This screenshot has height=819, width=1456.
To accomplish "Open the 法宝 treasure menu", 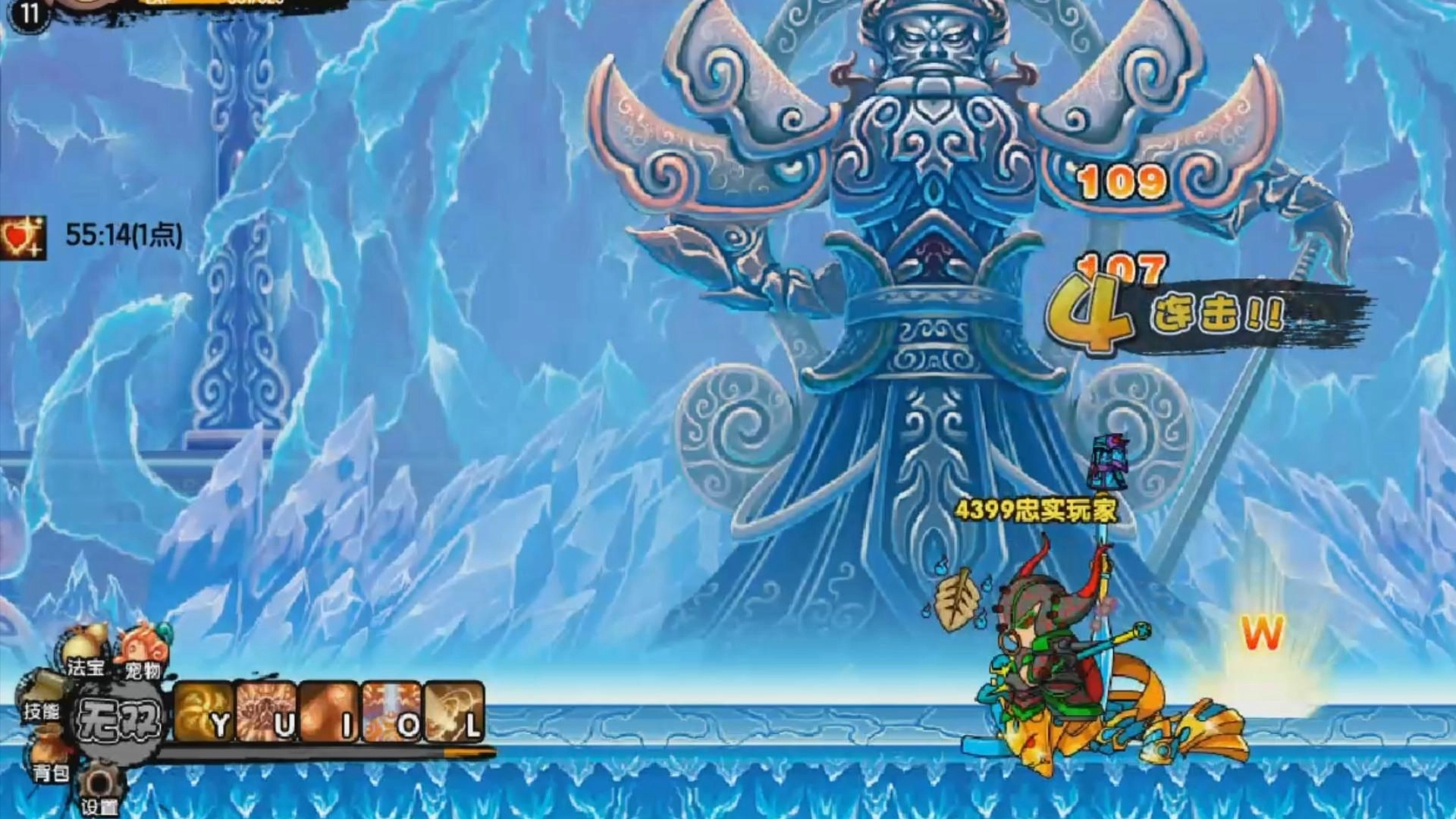I will click(83, 657).
